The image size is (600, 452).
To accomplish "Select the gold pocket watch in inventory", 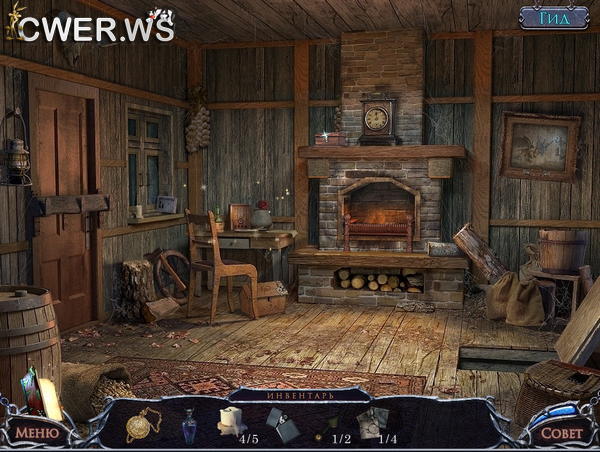I will (138, 424).
